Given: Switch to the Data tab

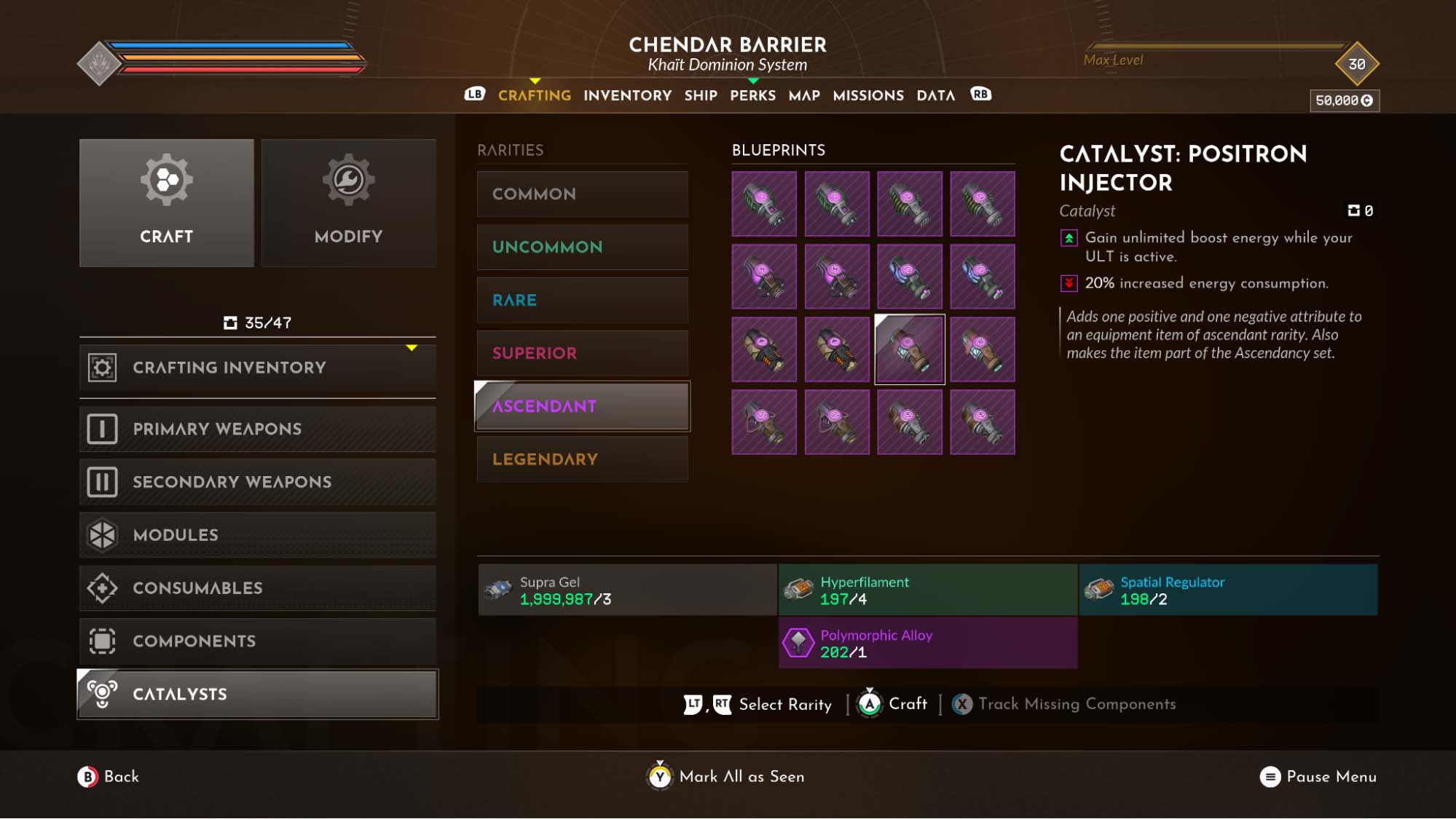Looking at the screenshot, I should tap(935, 95).
